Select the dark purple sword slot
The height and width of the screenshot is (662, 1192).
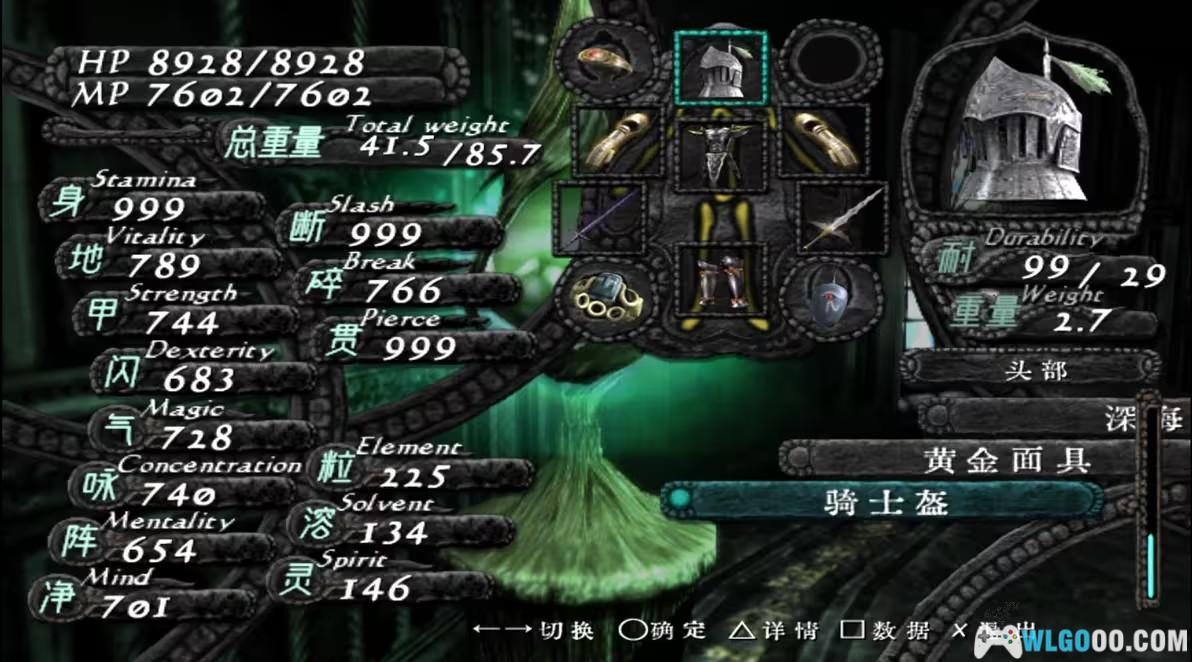[x=603, y=216]
